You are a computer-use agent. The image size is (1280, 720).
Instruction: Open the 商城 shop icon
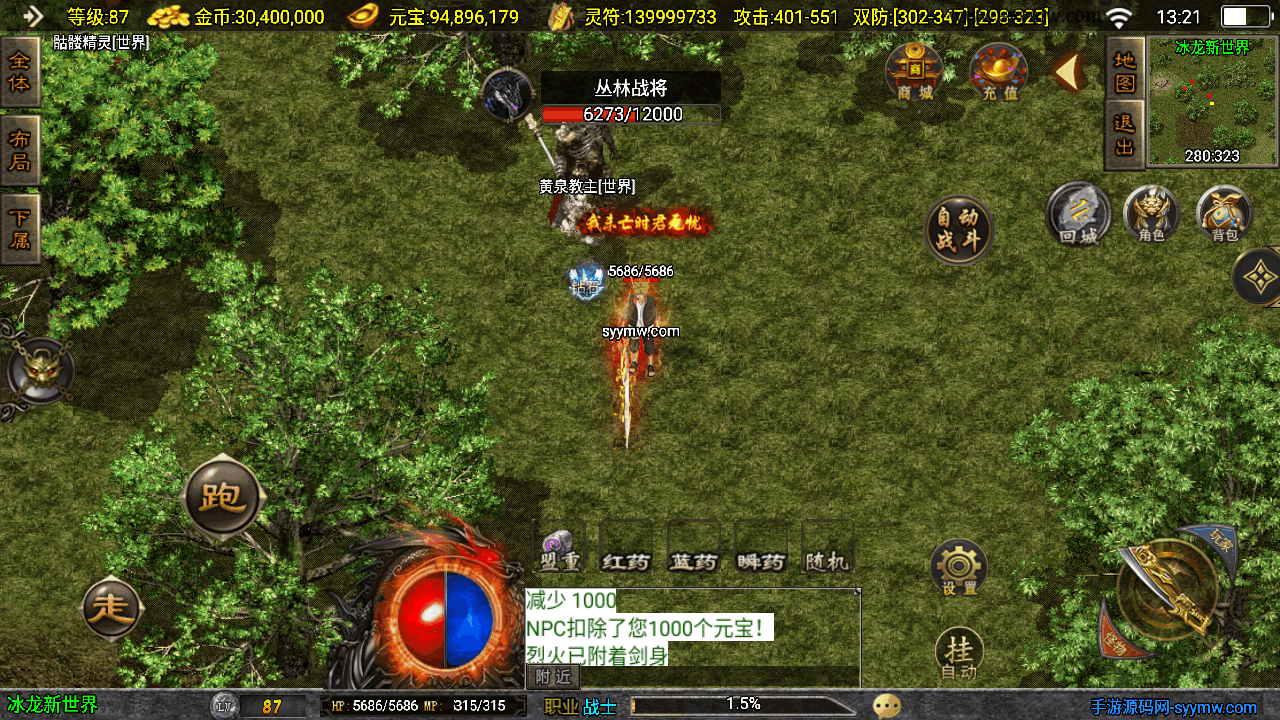pyautogui.click(x=914, y=73)
